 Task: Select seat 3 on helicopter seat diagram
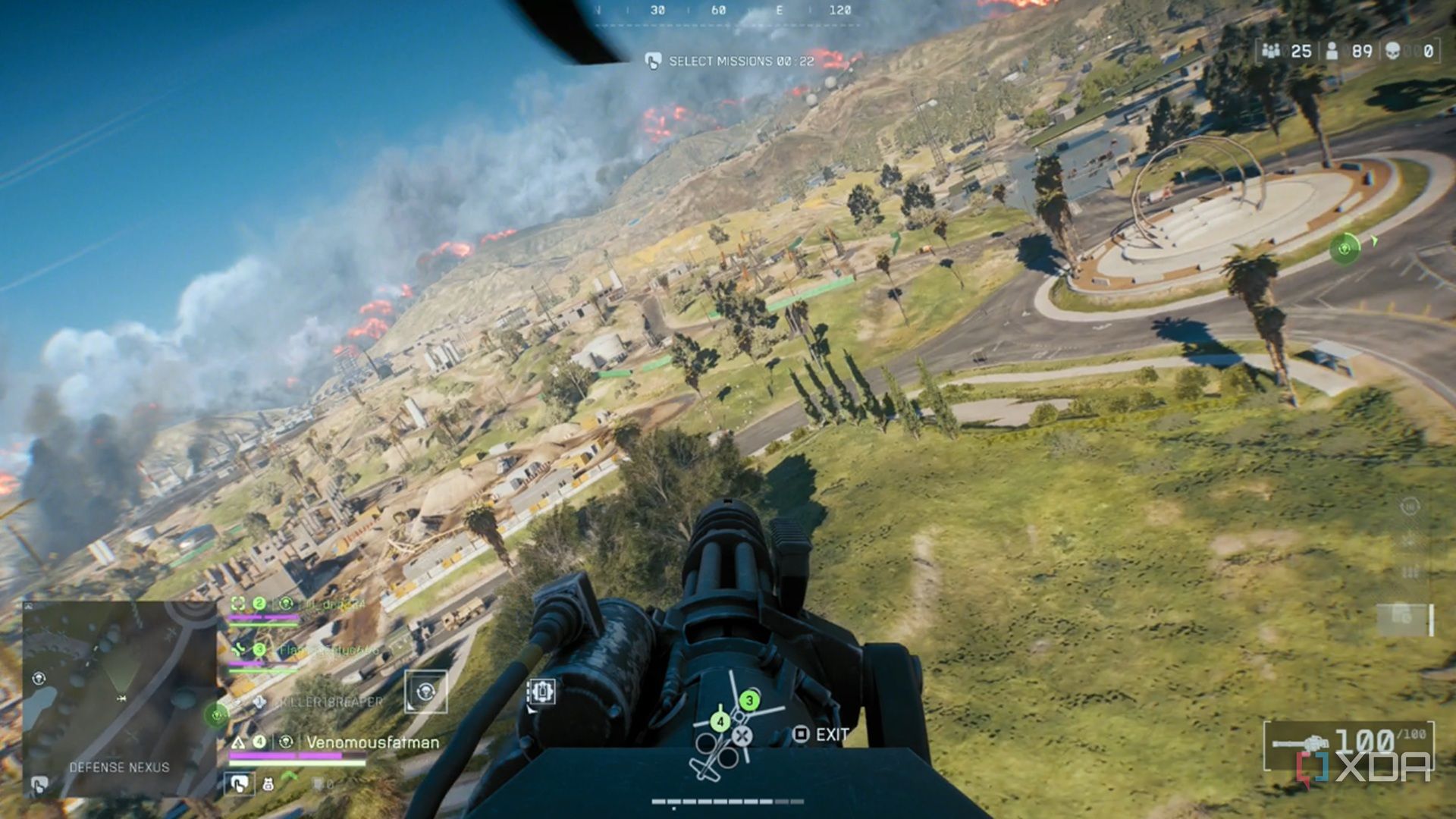[749, 700]
